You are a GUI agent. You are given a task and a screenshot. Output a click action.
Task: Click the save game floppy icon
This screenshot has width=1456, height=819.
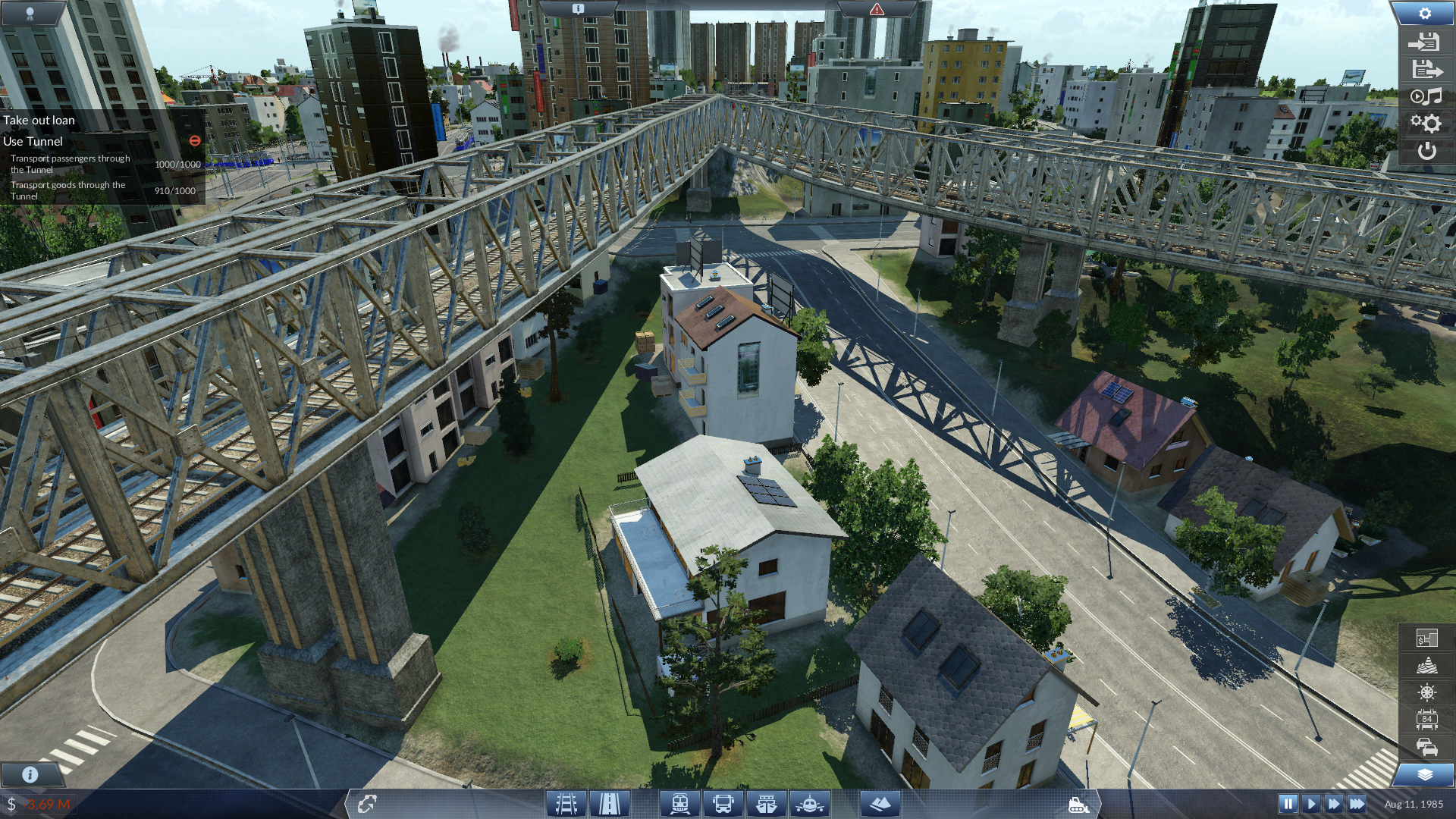tap(1425, 70)
